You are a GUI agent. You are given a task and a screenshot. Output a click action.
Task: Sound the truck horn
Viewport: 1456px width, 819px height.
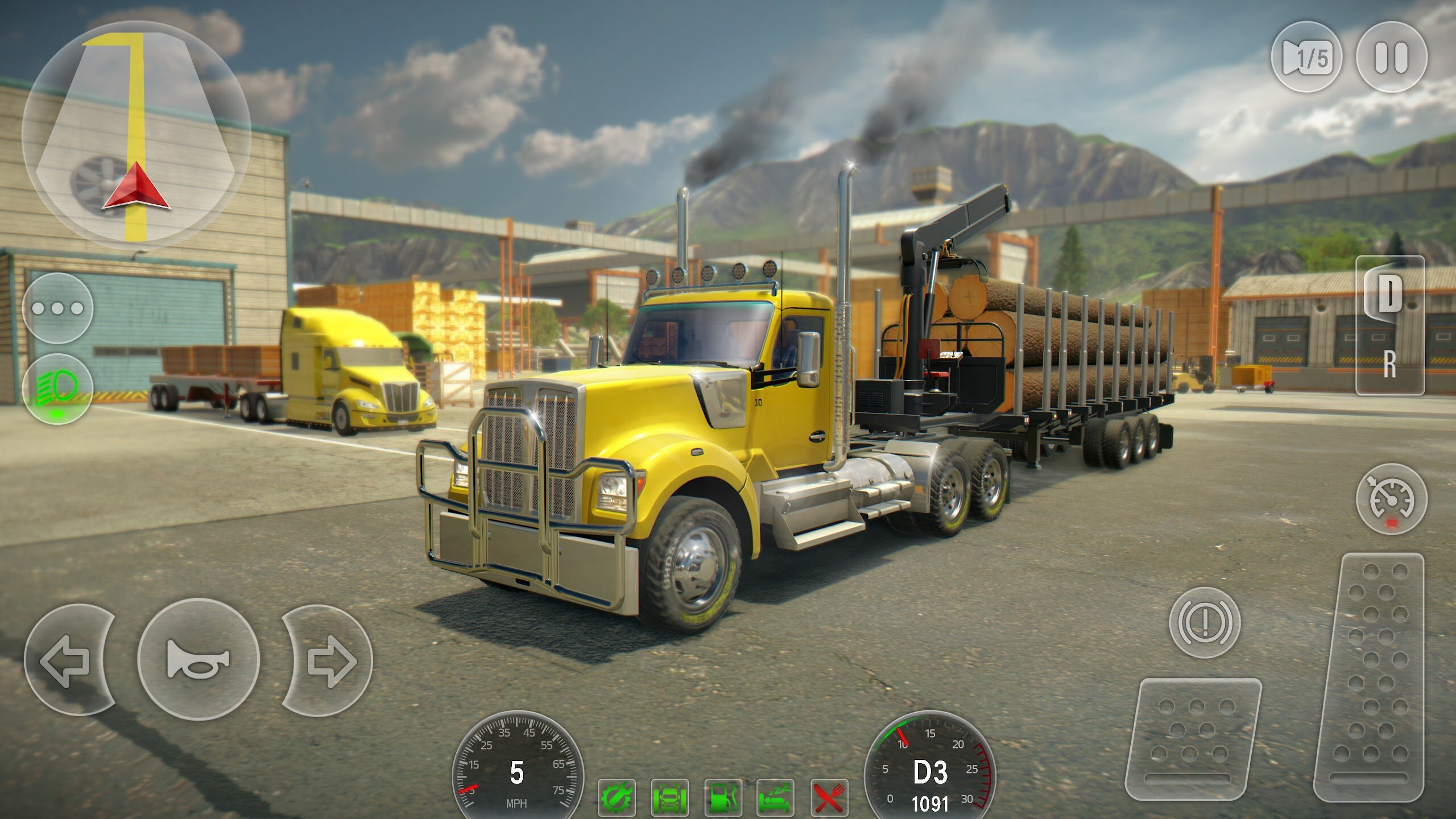point(198,660)
